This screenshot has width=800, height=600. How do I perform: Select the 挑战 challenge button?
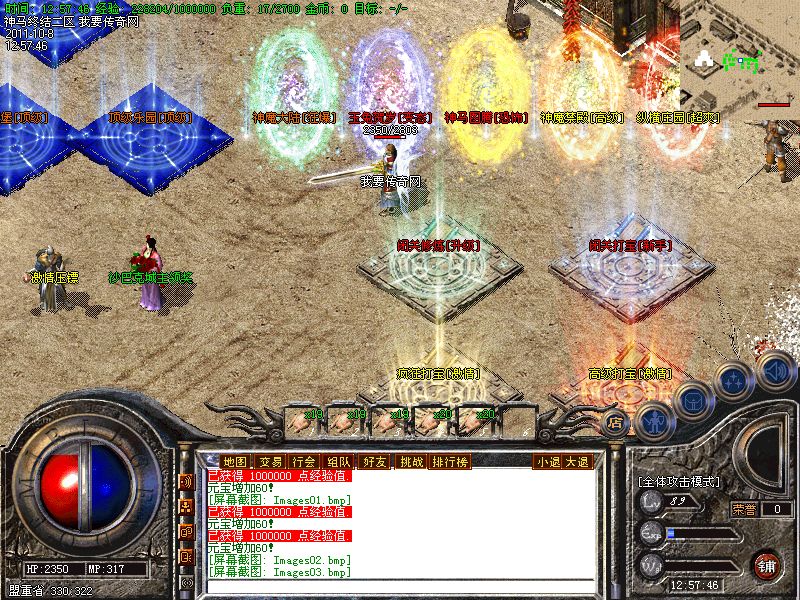[411, 461]
